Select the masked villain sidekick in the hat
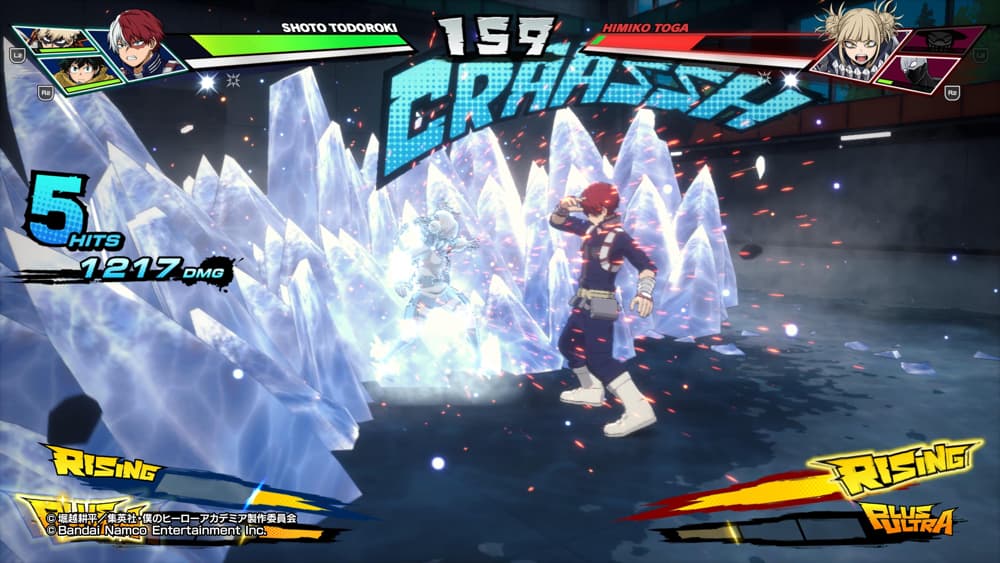 click(939, 41)
